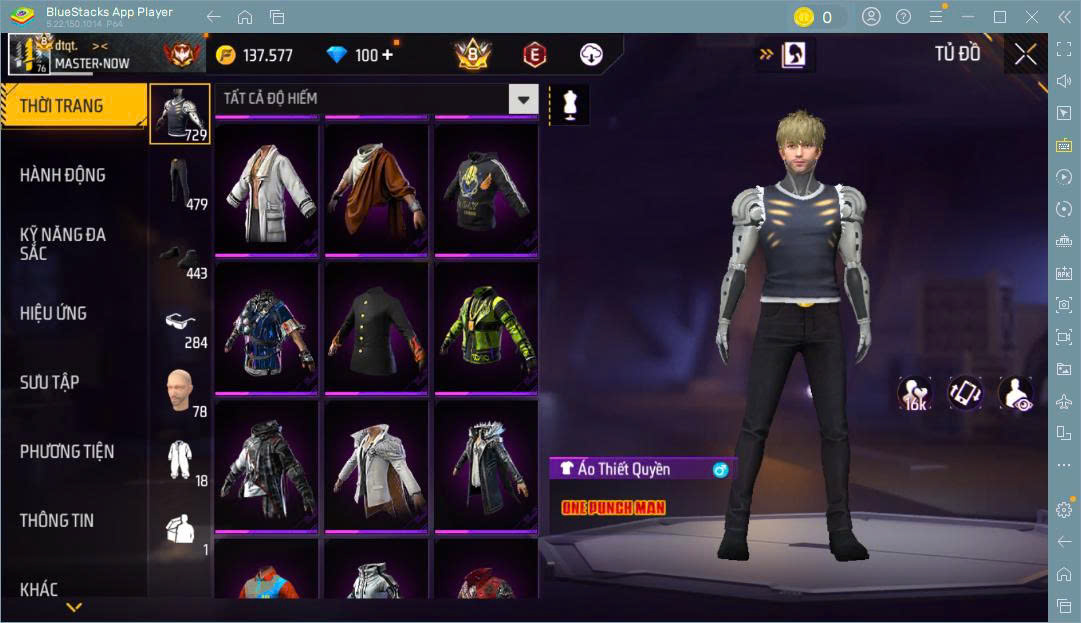
Task: Open the HIỆU ỨNG tab
Action: click(x=53, y=313)
